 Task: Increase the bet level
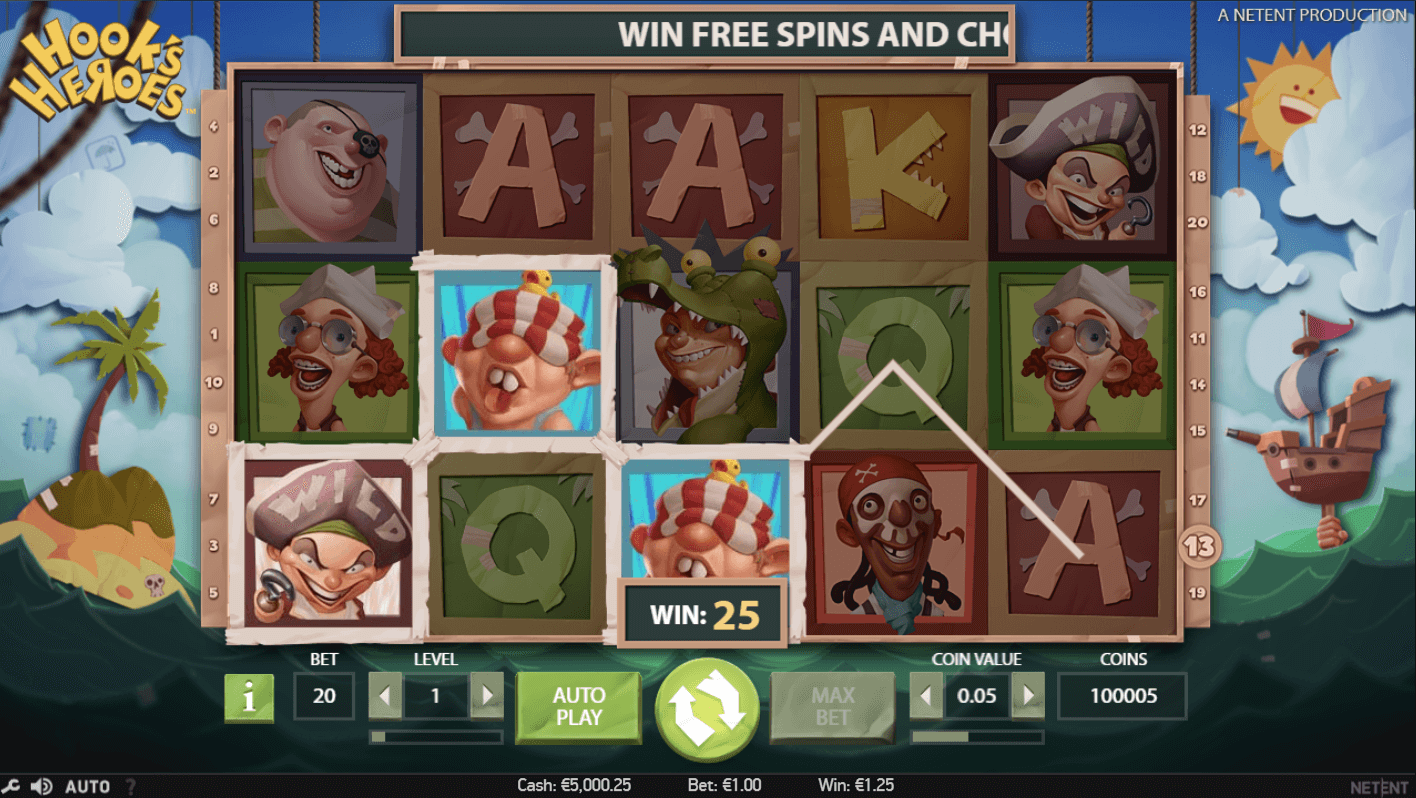click(x=486, y=695)
